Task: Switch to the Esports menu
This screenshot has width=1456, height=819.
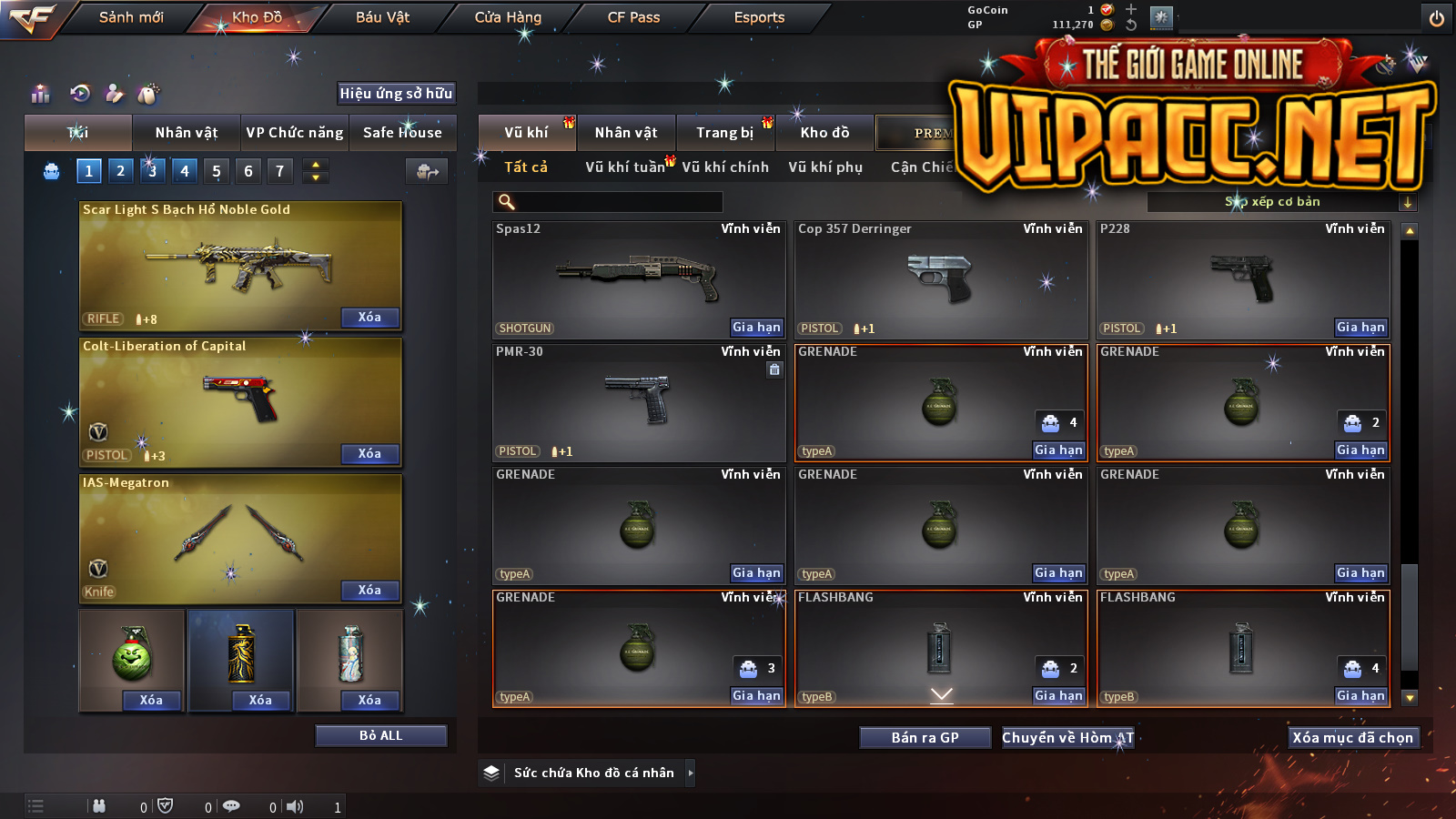Action: [x=759, y=17]
